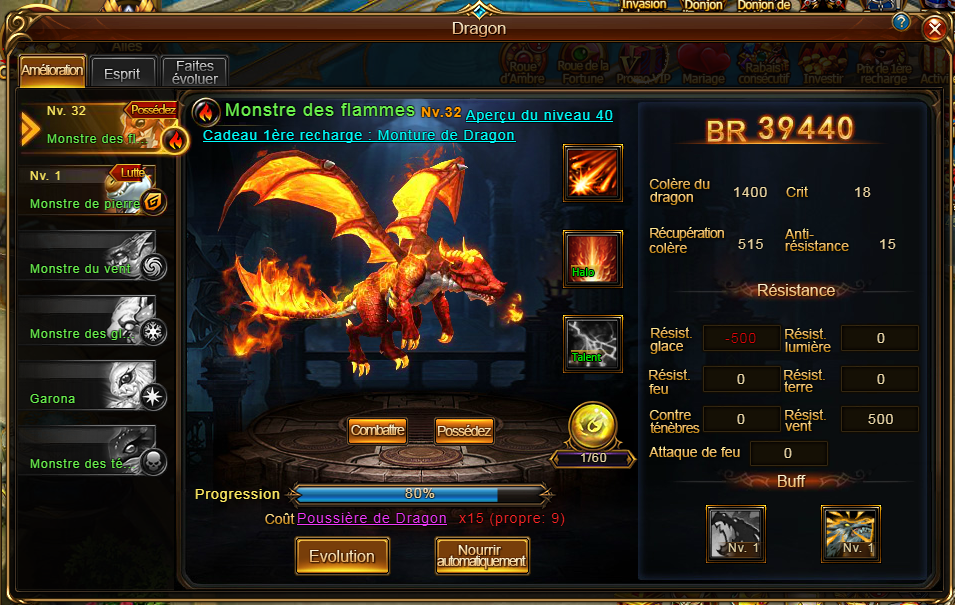Open the Faites évoluer tab
The width and height of the screenshot is (955, 605).
coord(195,72)
